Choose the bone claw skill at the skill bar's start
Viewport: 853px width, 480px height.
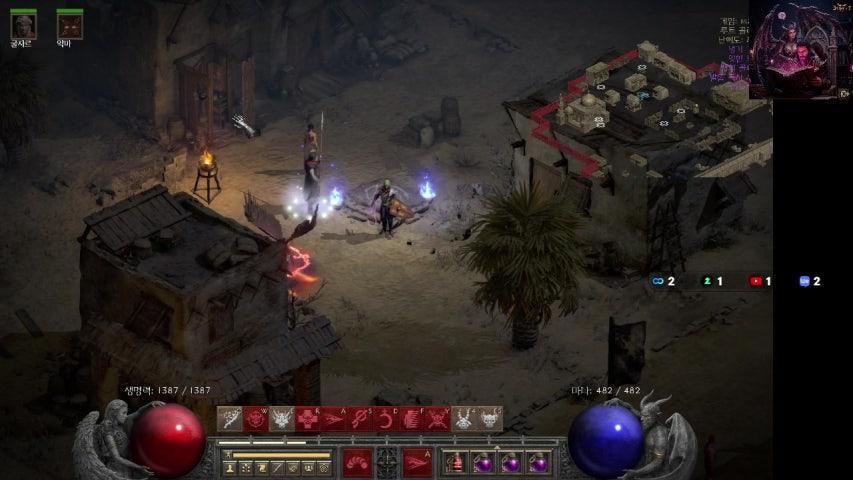[x=230, y=419]
